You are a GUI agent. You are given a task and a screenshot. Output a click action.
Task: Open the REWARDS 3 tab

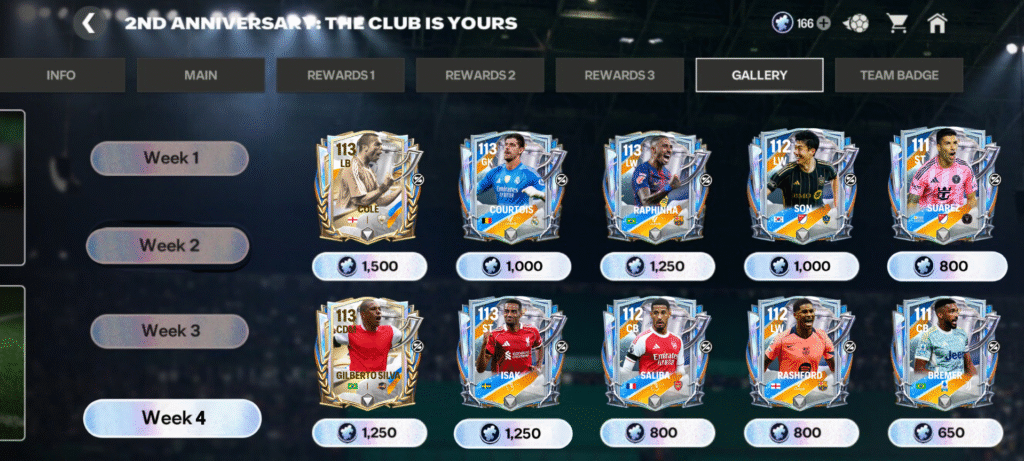[620, 75]
